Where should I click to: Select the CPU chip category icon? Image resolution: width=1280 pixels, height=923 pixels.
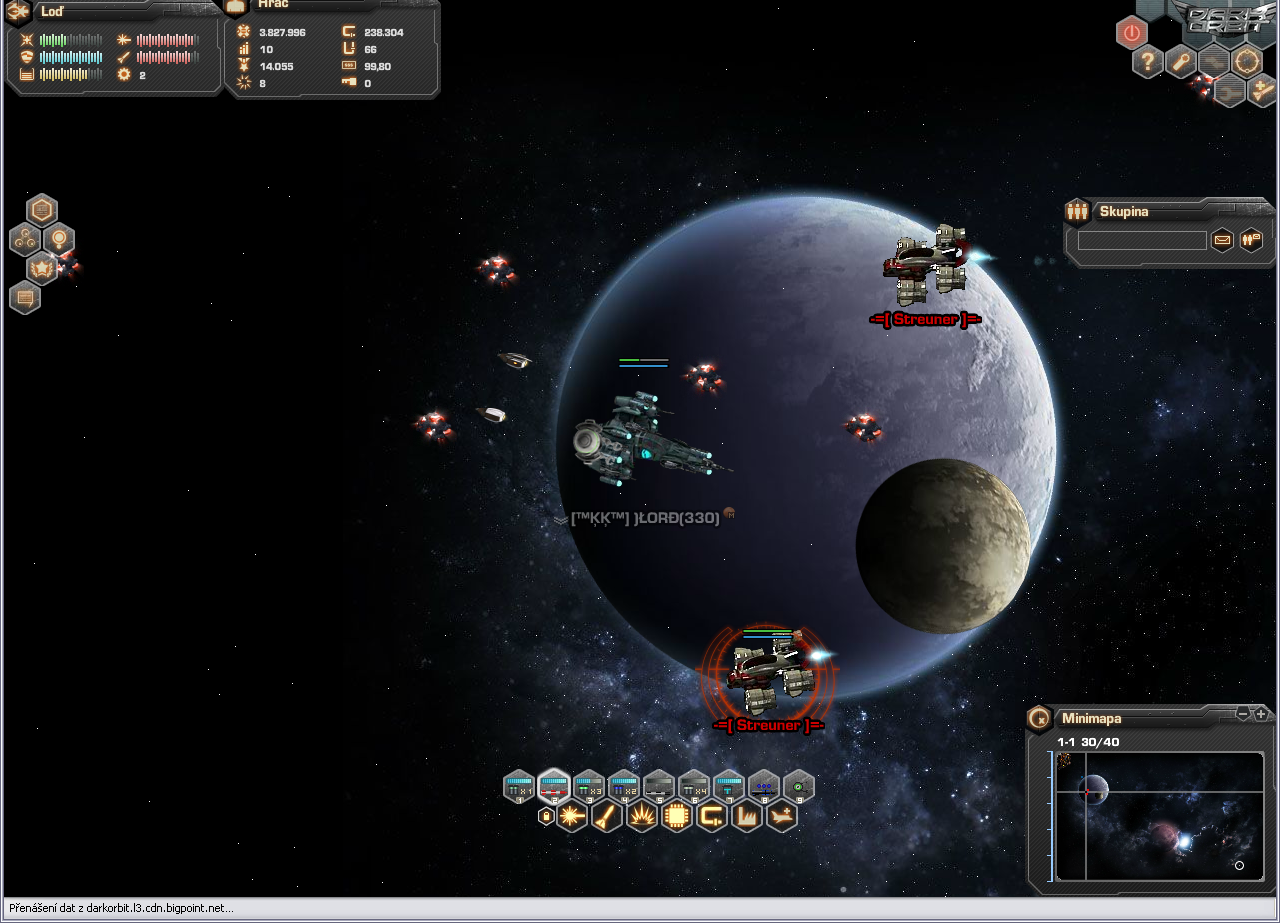pyautogui.click(x=677, y=816)
